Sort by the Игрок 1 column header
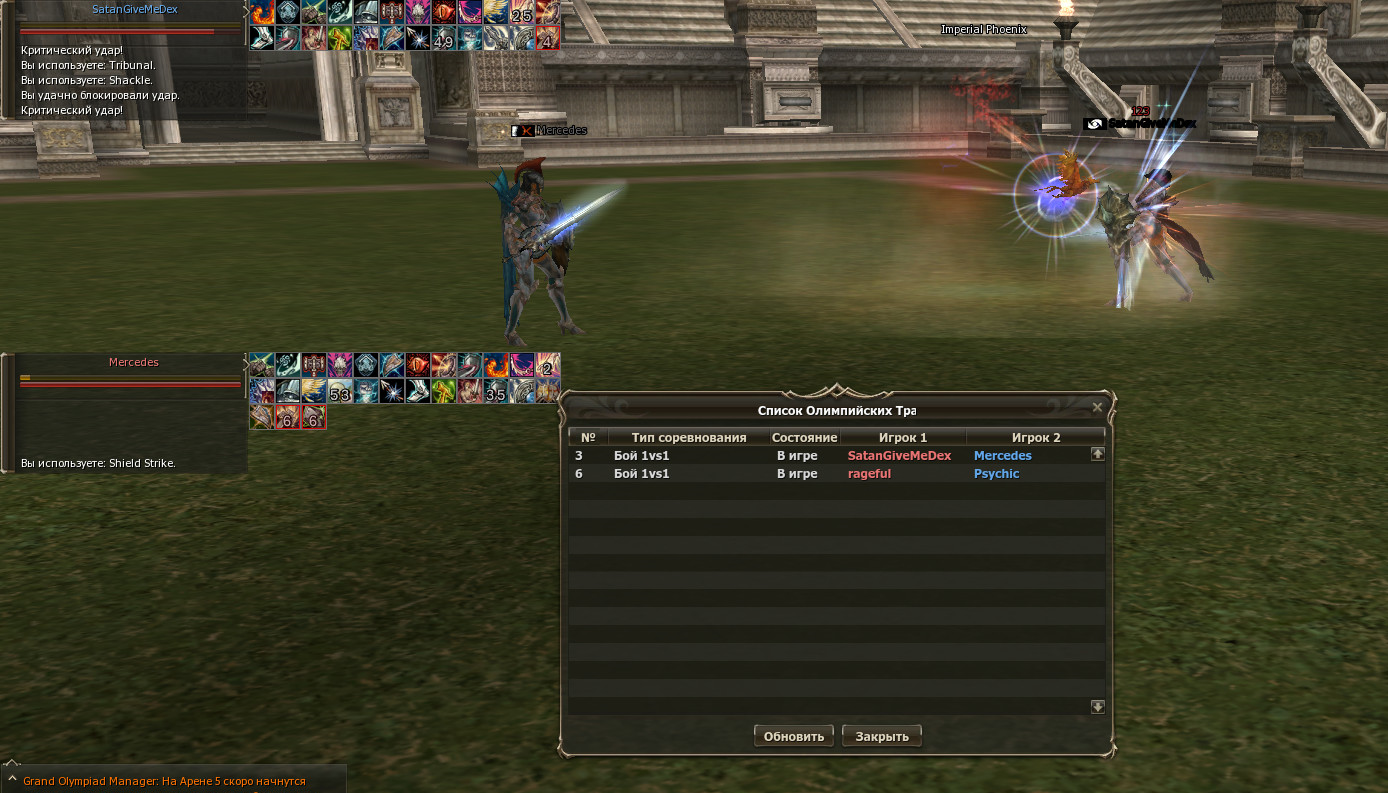This screenshot has height=793, width=1388. pos(902,437)
